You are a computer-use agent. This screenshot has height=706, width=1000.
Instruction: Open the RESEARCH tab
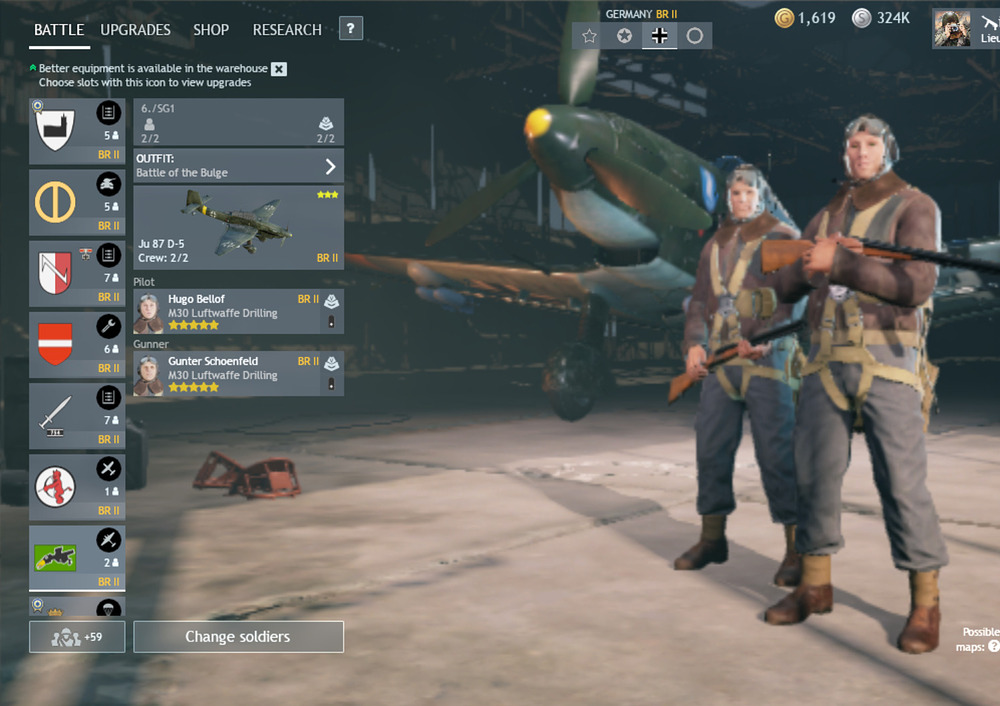click(x=287, y=30)
